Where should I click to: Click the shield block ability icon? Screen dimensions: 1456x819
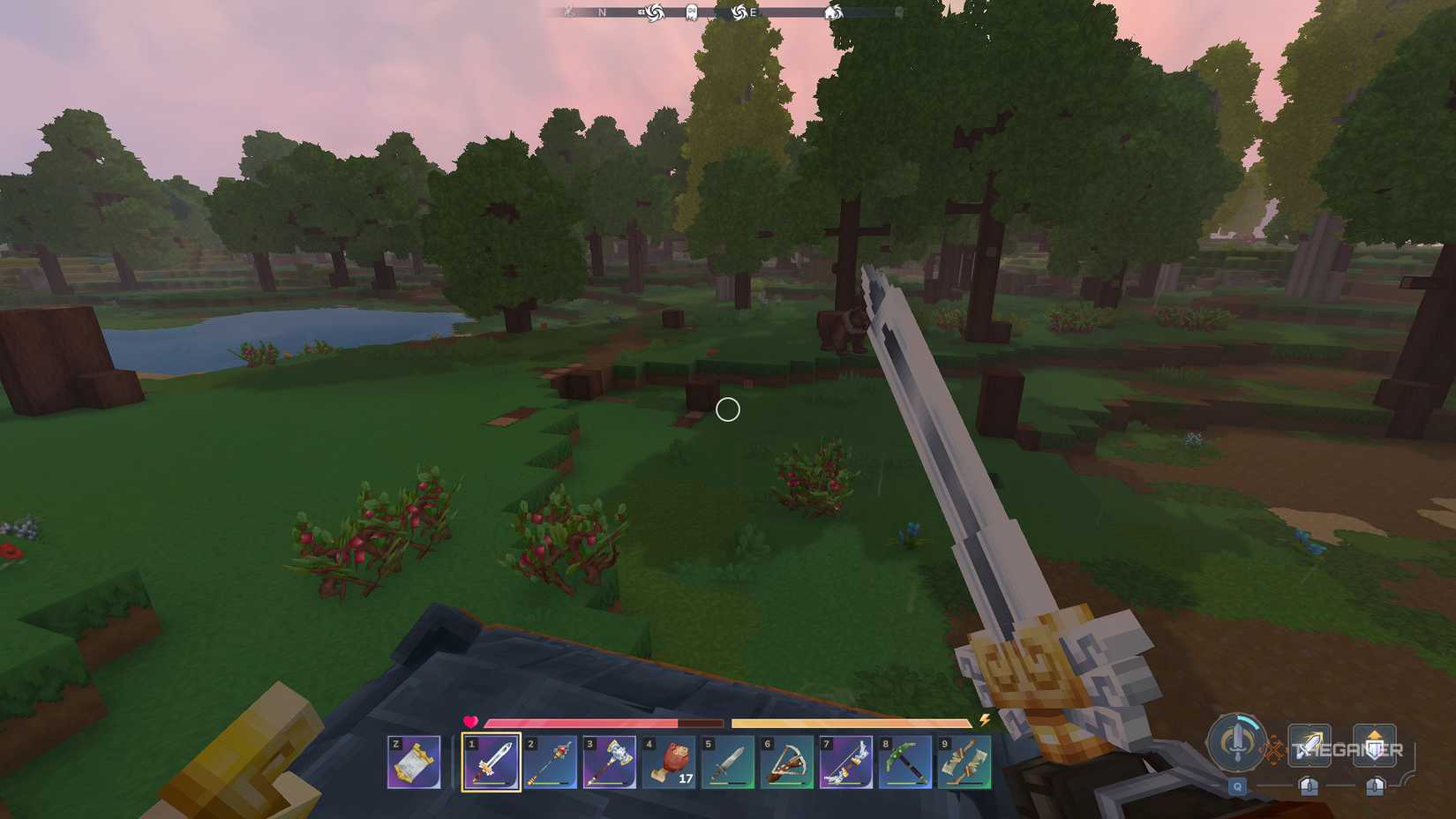pyautogui.click(x=1376, y=745)
